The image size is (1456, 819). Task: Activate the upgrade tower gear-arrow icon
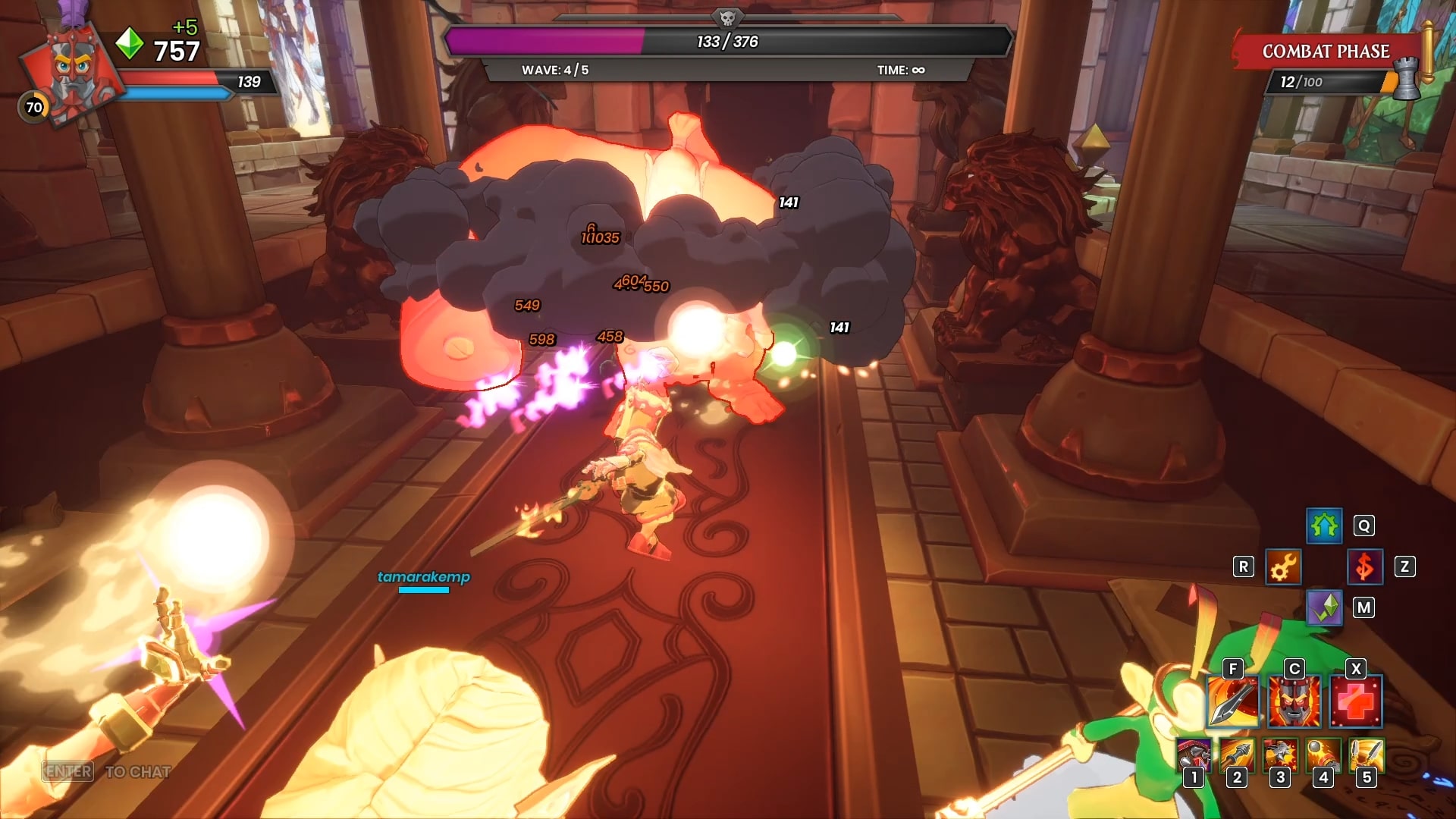[x=1324, y=526]
